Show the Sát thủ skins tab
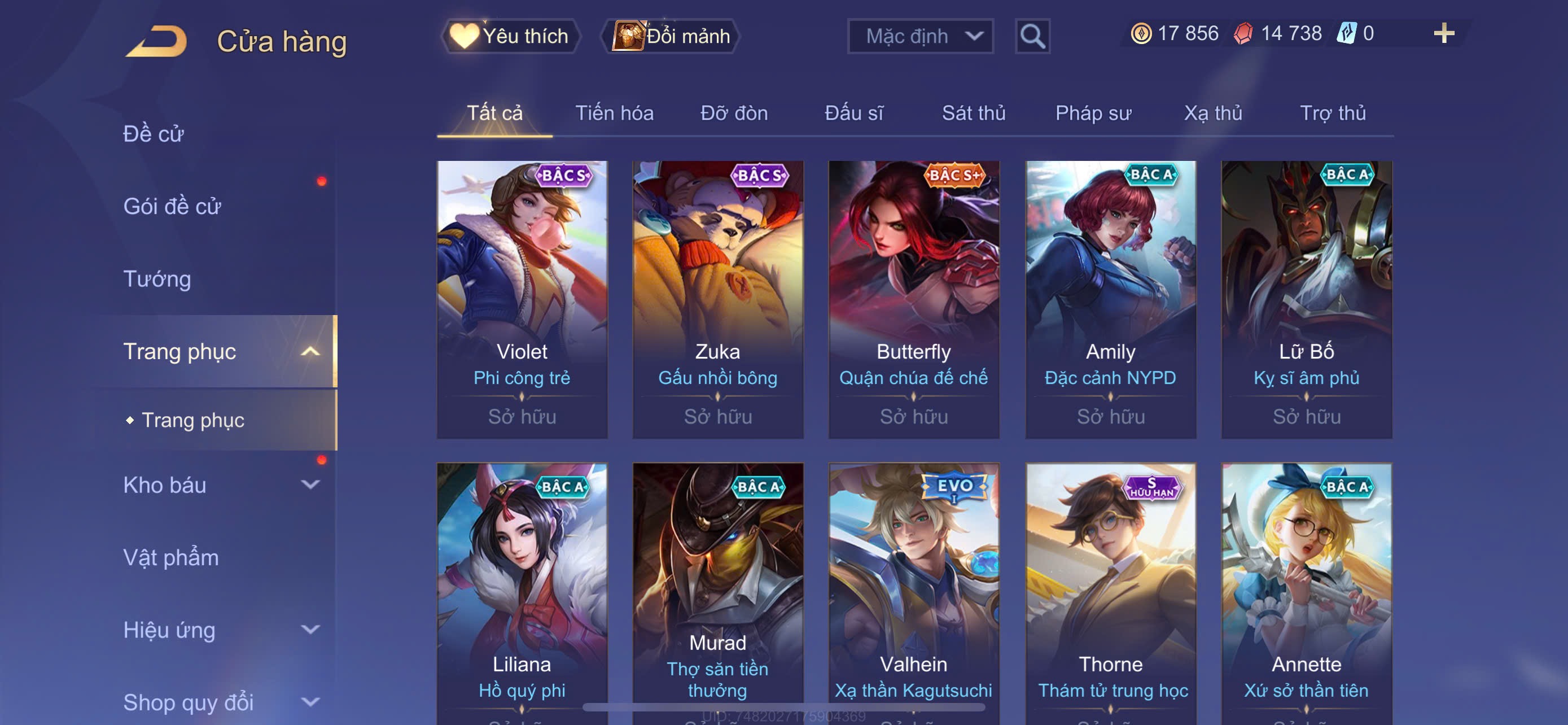This screenshot has height=725, width=1568. [x=973, y=113]
